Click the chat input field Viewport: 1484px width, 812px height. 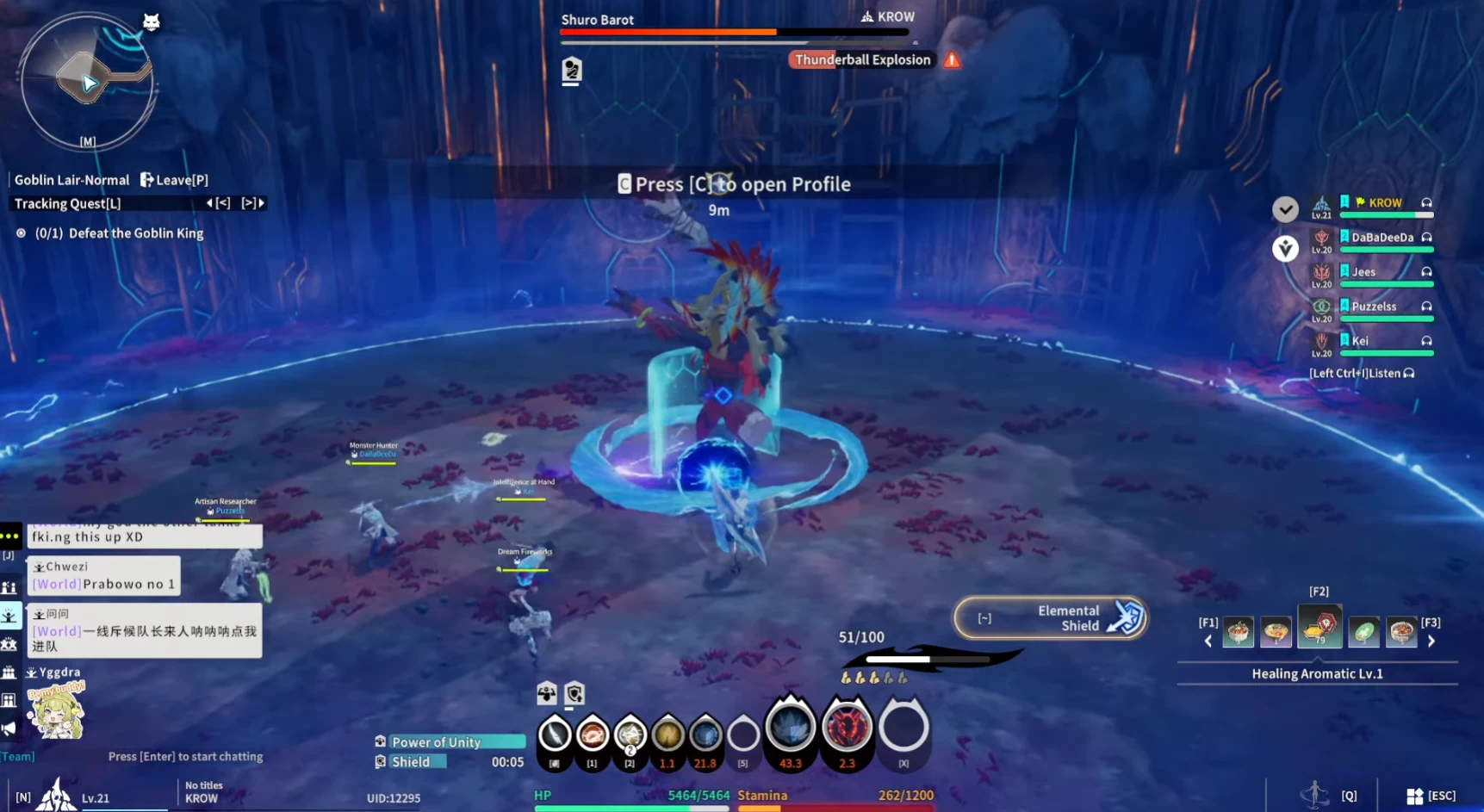185,757
